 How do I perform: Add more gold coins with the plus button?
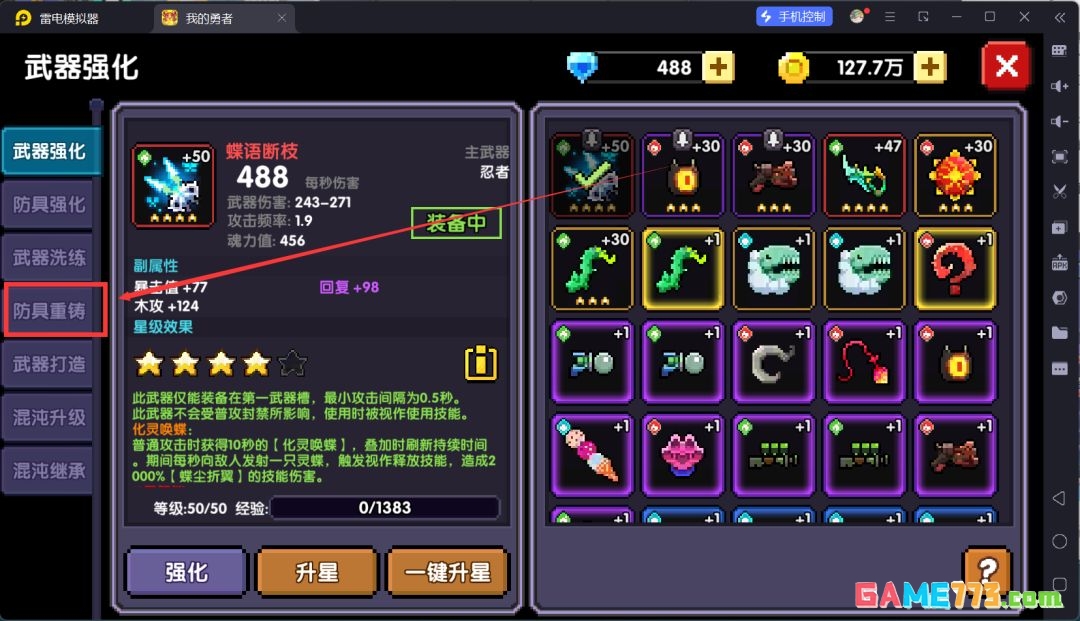pos(930,67)
